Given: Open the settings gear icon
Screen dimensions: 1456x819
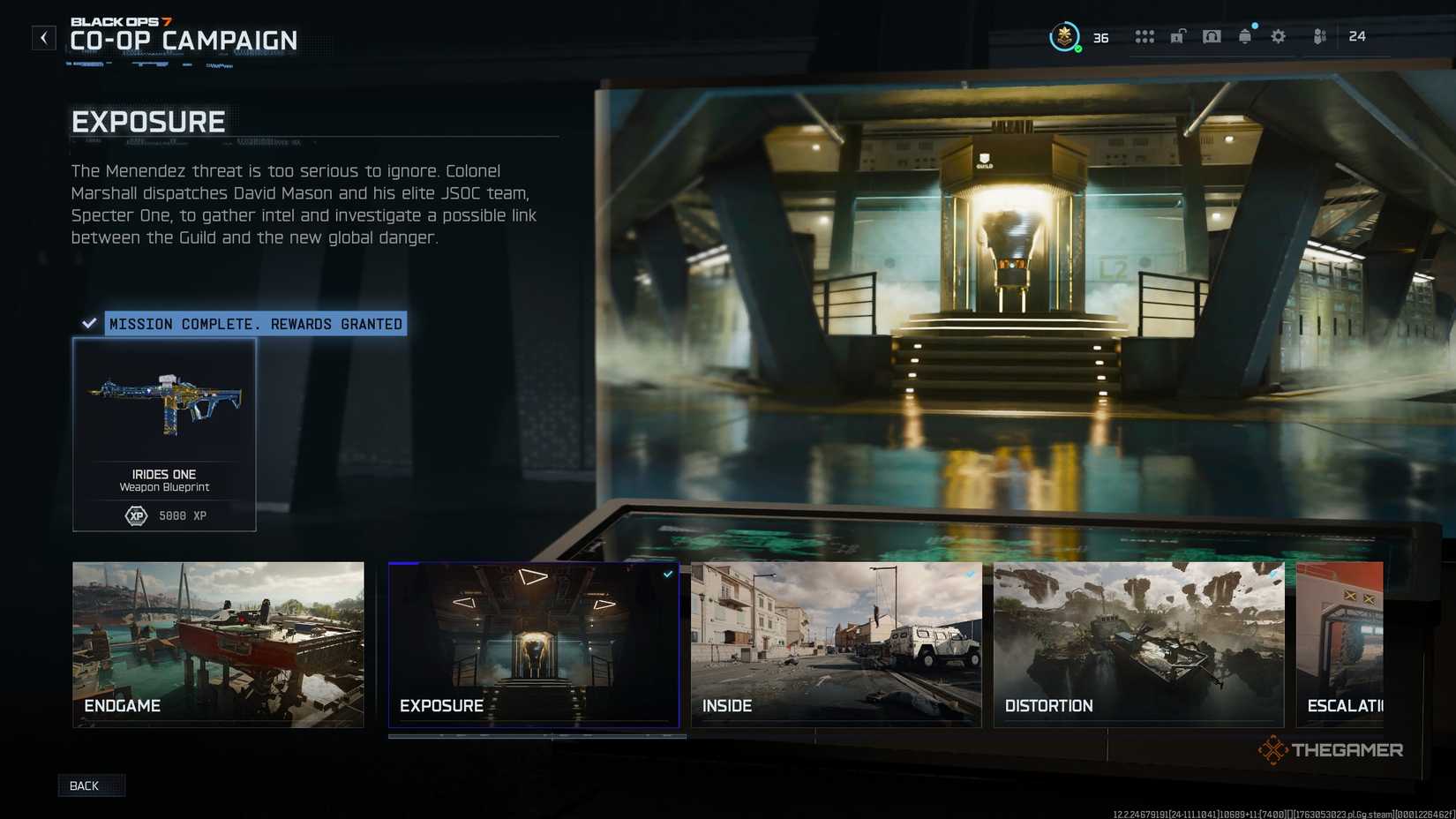Looking at the screenshot, I should click(1278, 36).
